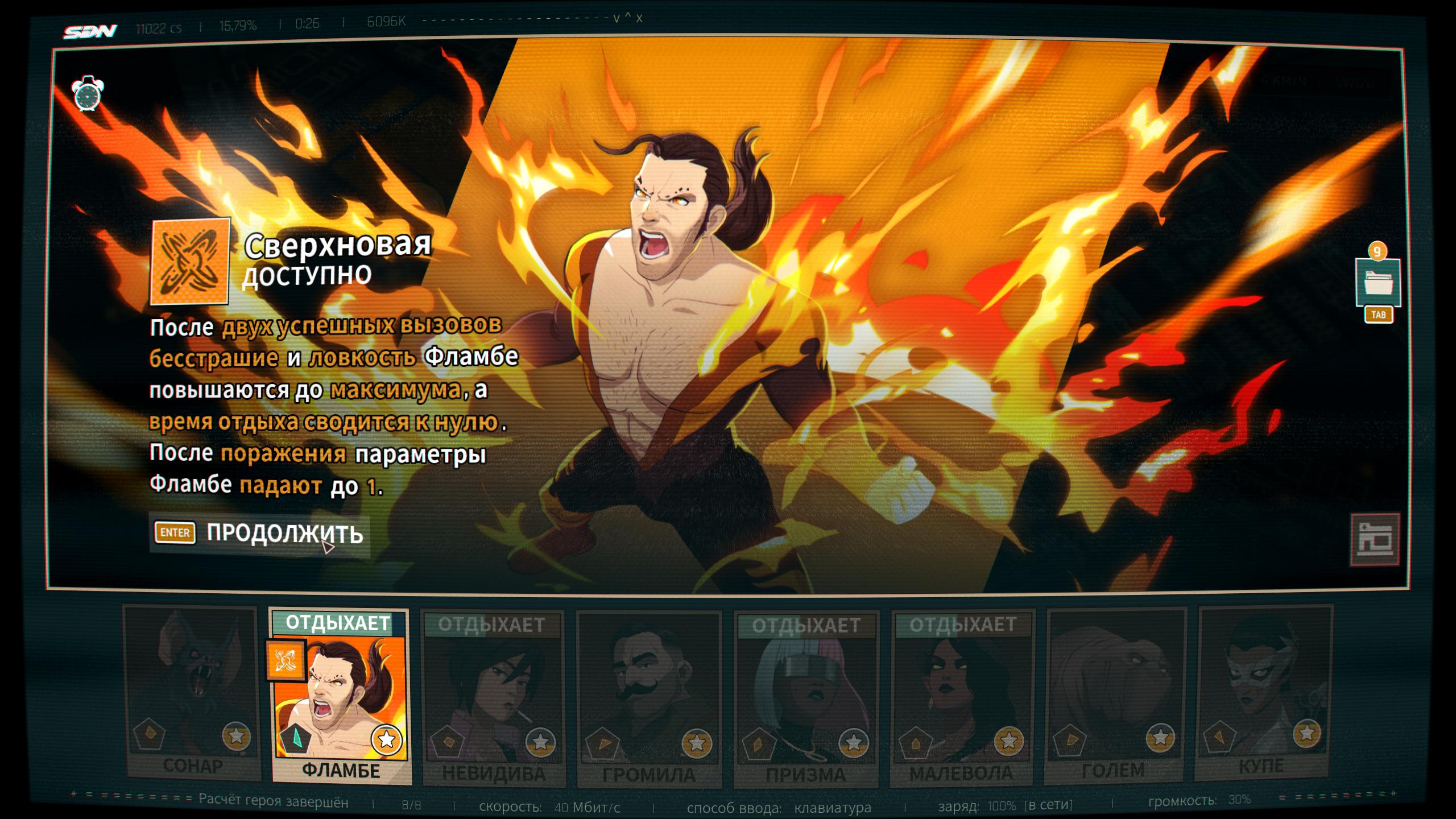Image resolution: width=1456 pixels, height=819 pixels.
Task: Click the SDN logo
Action: click(90, 31)
